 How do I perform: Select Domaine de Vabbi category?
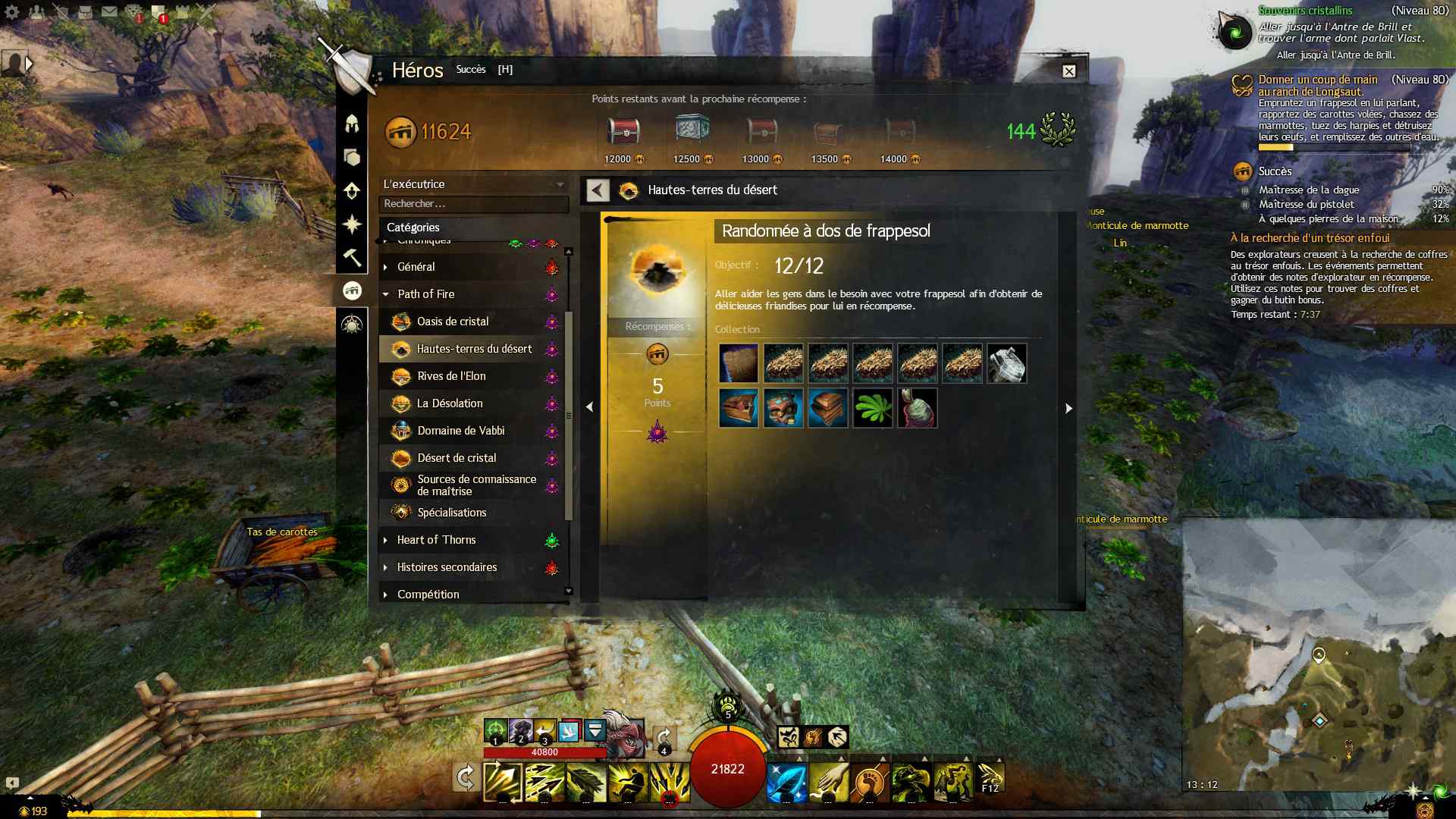[x=460, y=431]
